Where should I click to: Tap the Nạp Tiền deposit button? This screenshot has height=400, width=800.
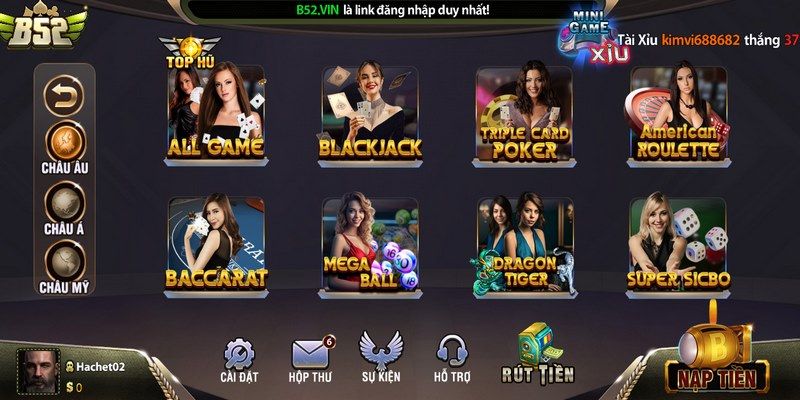pos(716,358)
